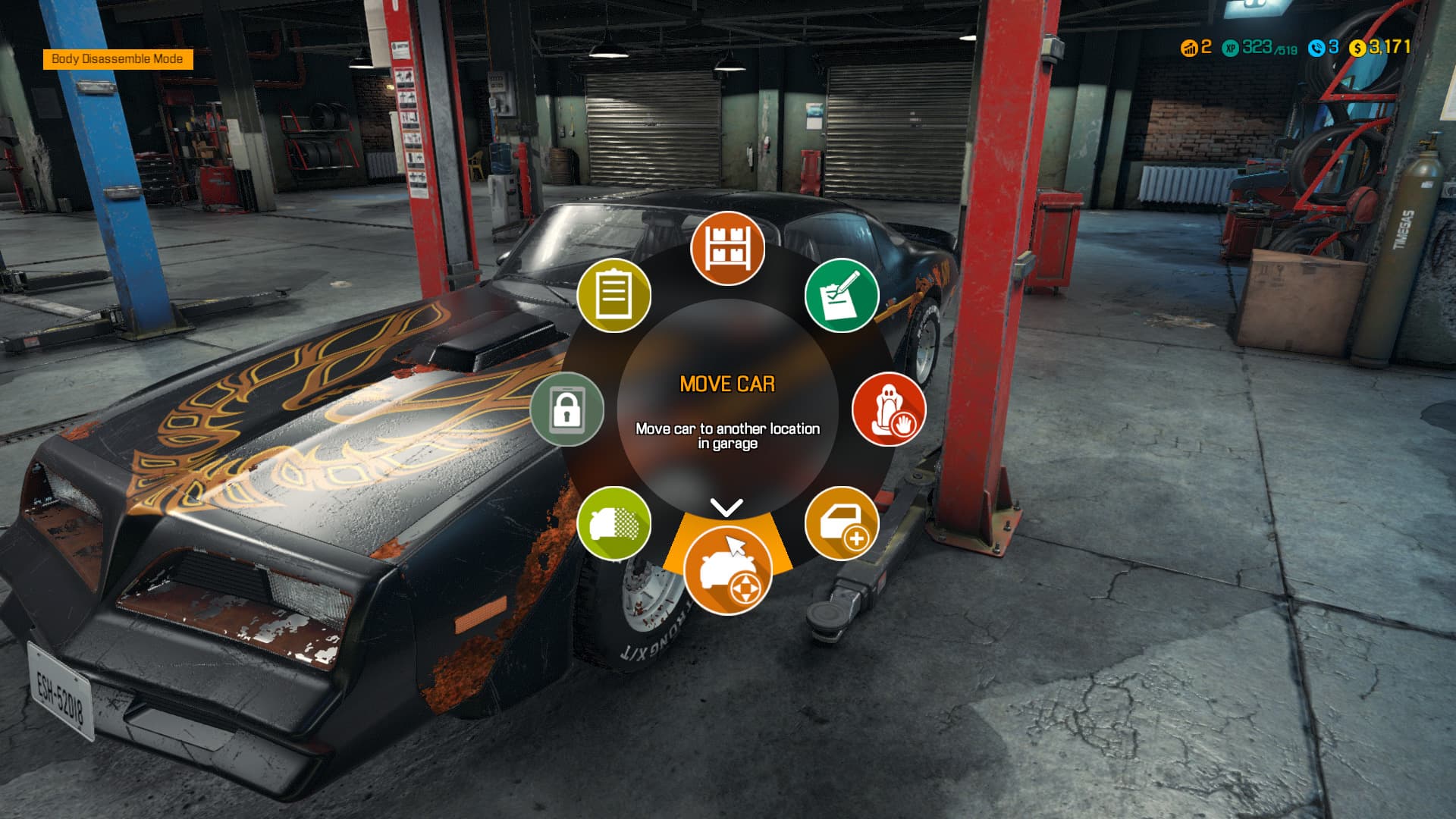Click the MOVE CAR title text
The height and width of the screenshot is (819, 1456).
(x=728, y=384)
